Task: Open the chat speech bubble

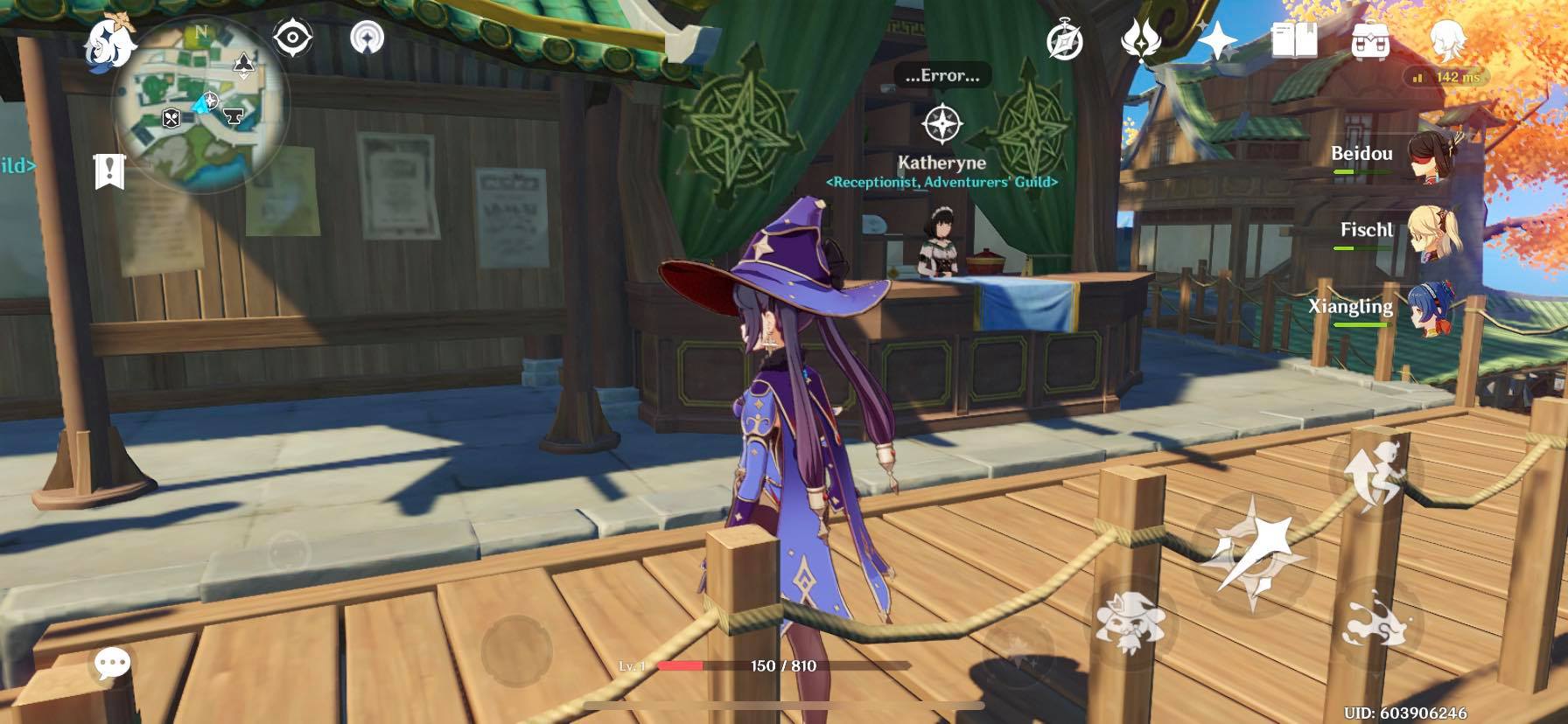Action: (112, 665)
